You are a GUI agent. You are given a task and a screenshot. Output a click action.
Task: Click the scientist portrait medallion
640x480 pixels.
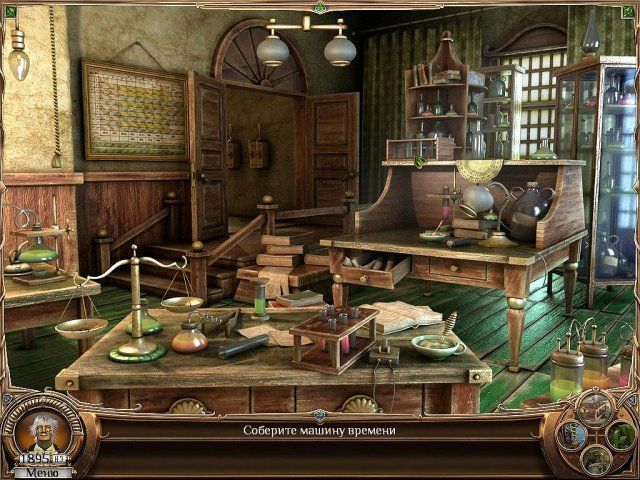tap(42, 432)
